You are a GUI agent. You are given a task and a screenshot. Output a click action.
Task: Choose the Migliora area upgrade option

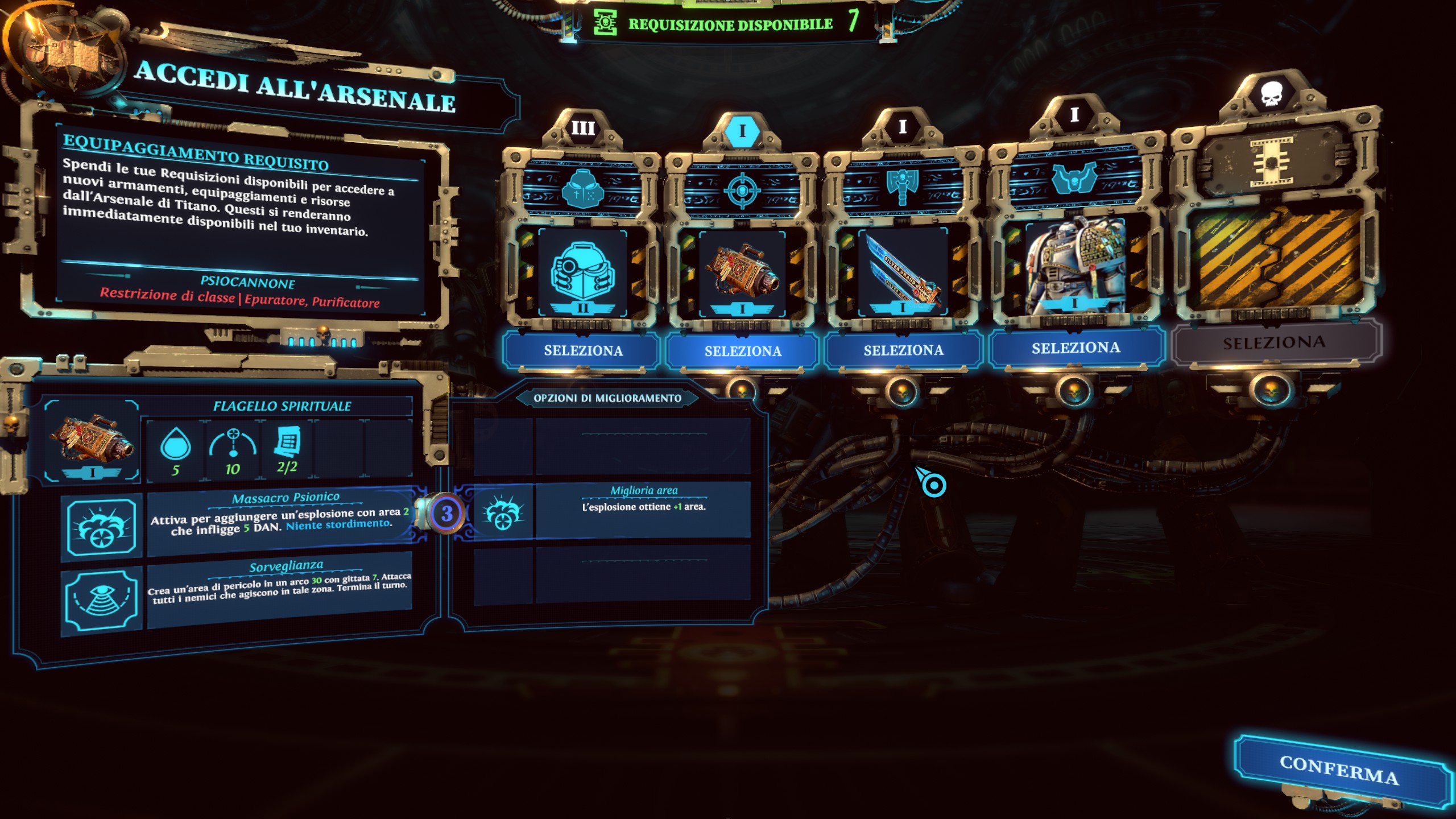click(643, 510)
